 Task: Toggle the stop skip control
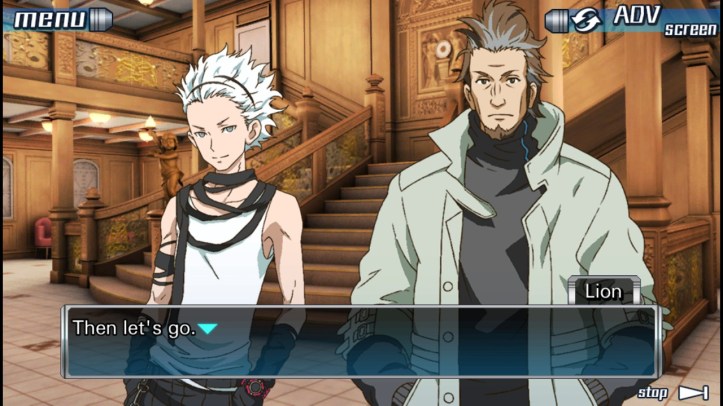point(673,393)
